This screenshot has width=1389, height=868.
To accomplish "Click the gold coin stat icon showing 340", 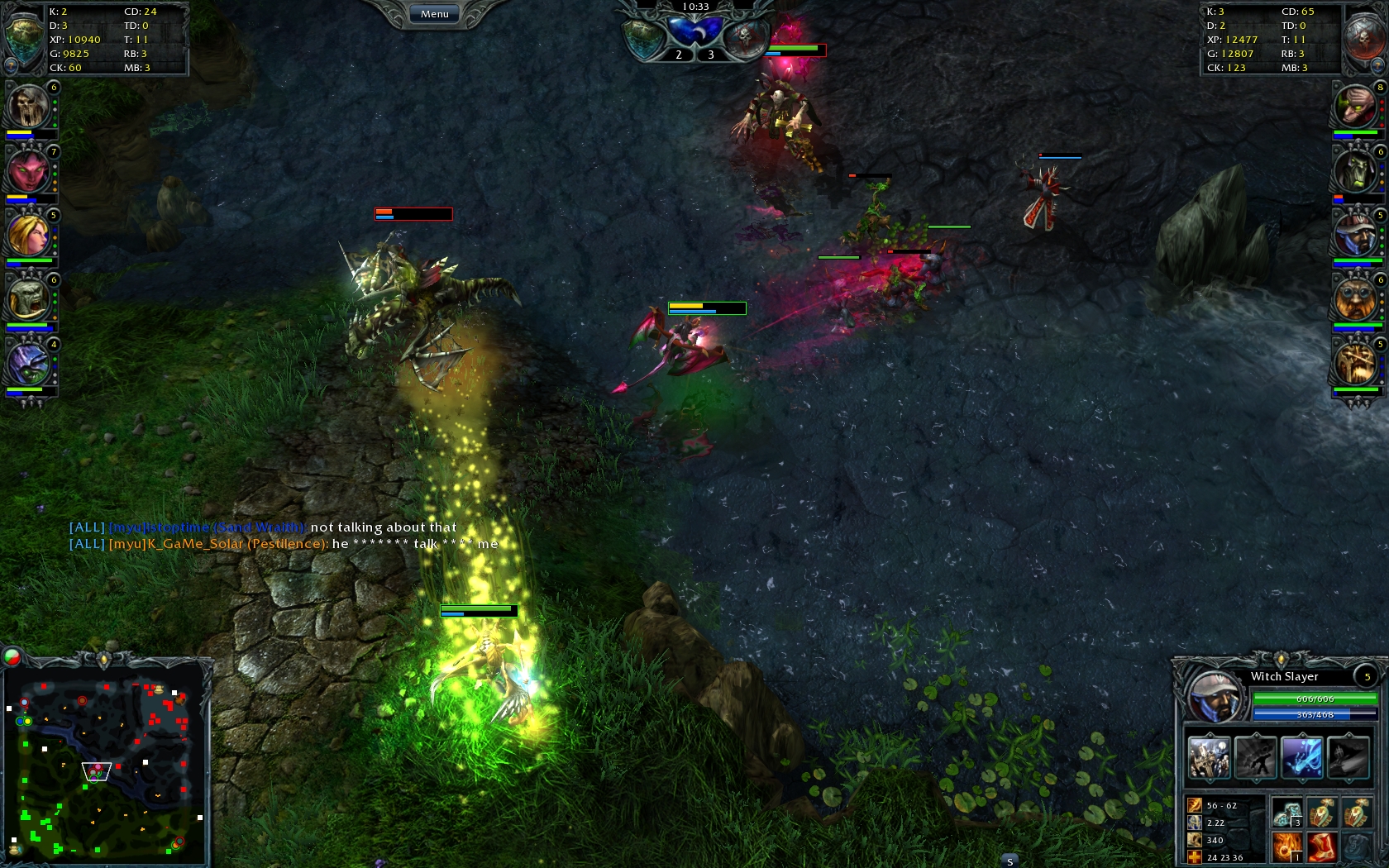I will point(1195,840).
